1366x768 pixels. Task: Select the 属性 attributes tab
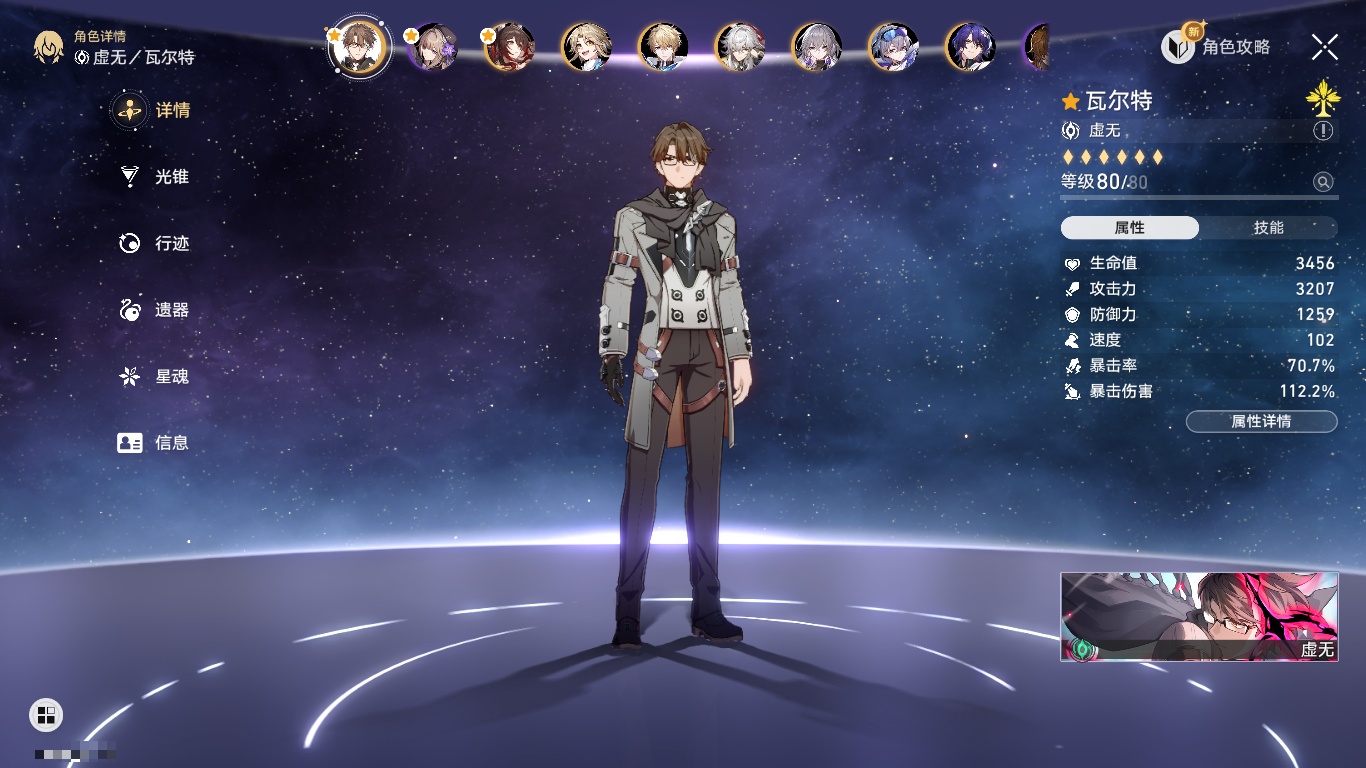(1130, 228)
